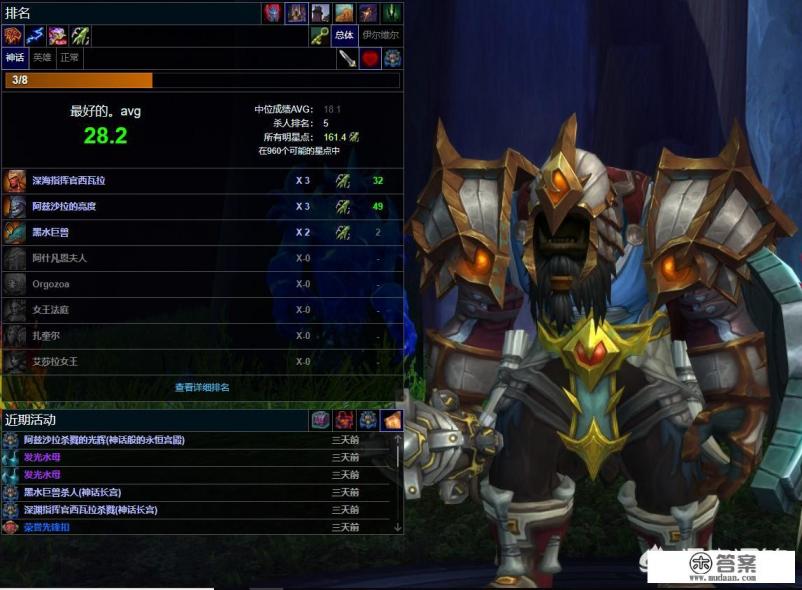The height and width of the screenshot is (590, 802).
Task: Choose the red heart healing icon
Action: tap(371, 59)
